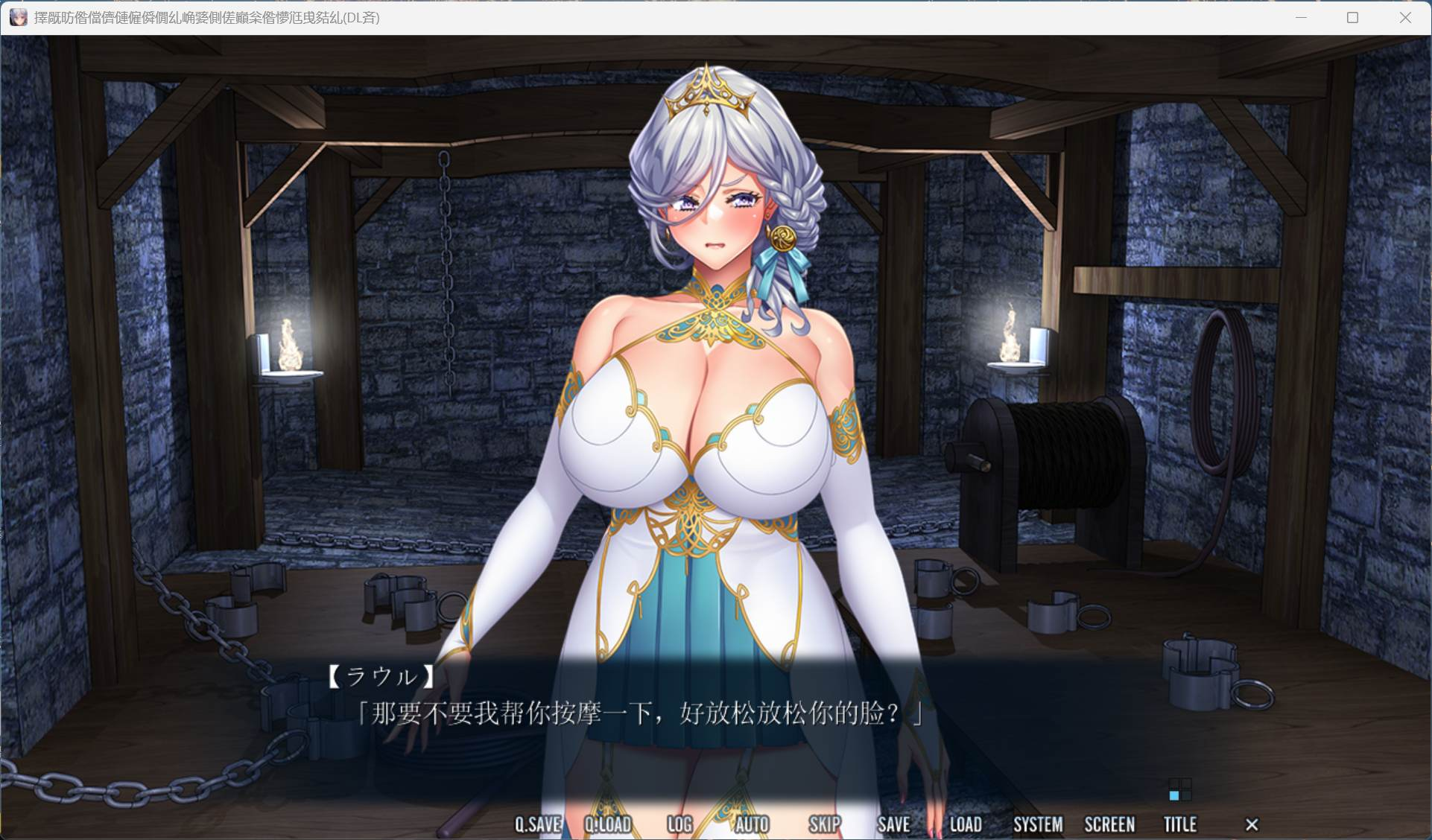1432x840 pixels.
Task: Activate SKIP to fast-forward dialogue
Action: pyautogui.click(x=823, y=824)
